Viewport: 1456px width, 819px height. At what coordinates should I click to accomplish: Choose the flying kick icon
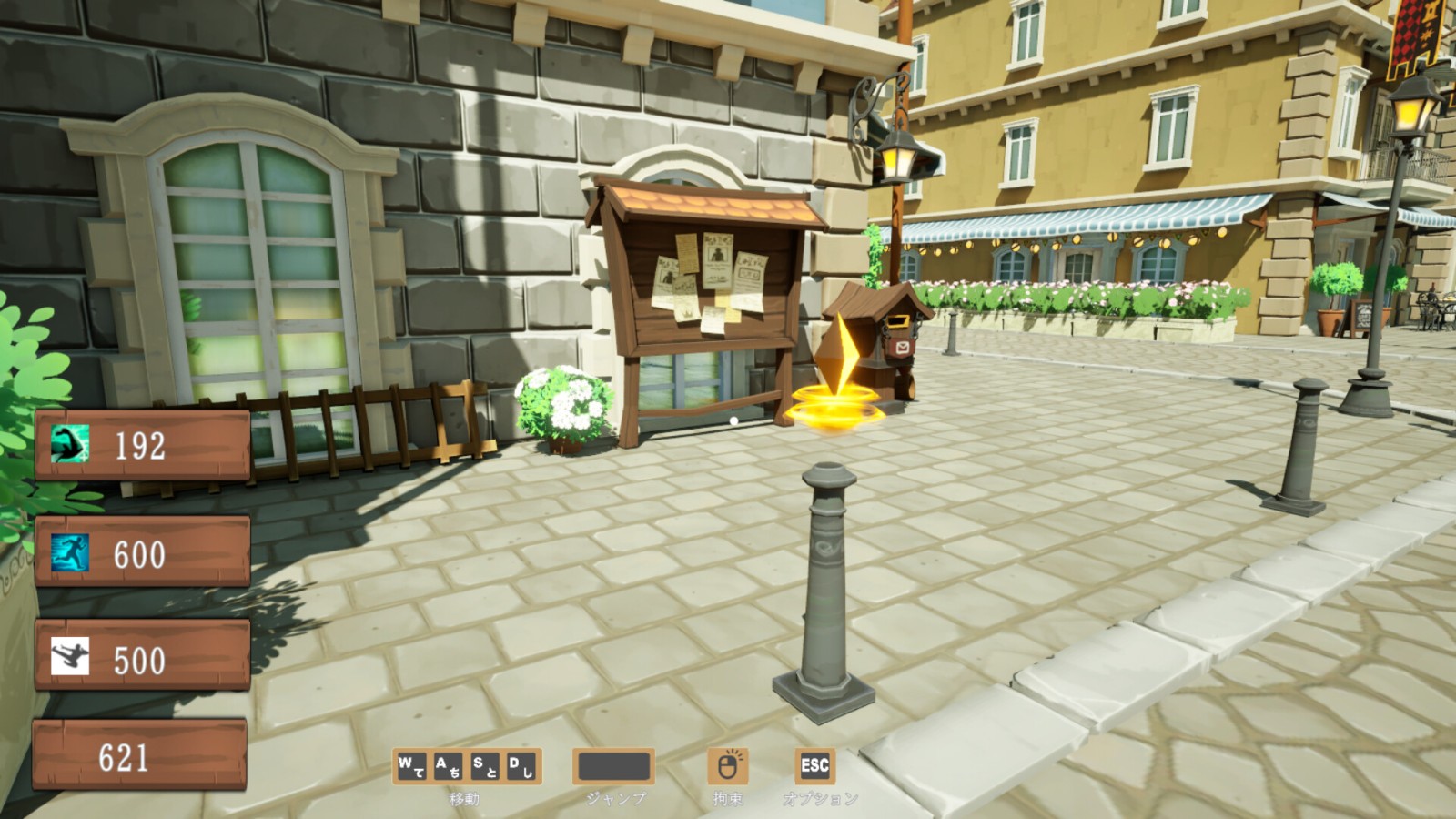pyautogui.click(x=70, y=657)
